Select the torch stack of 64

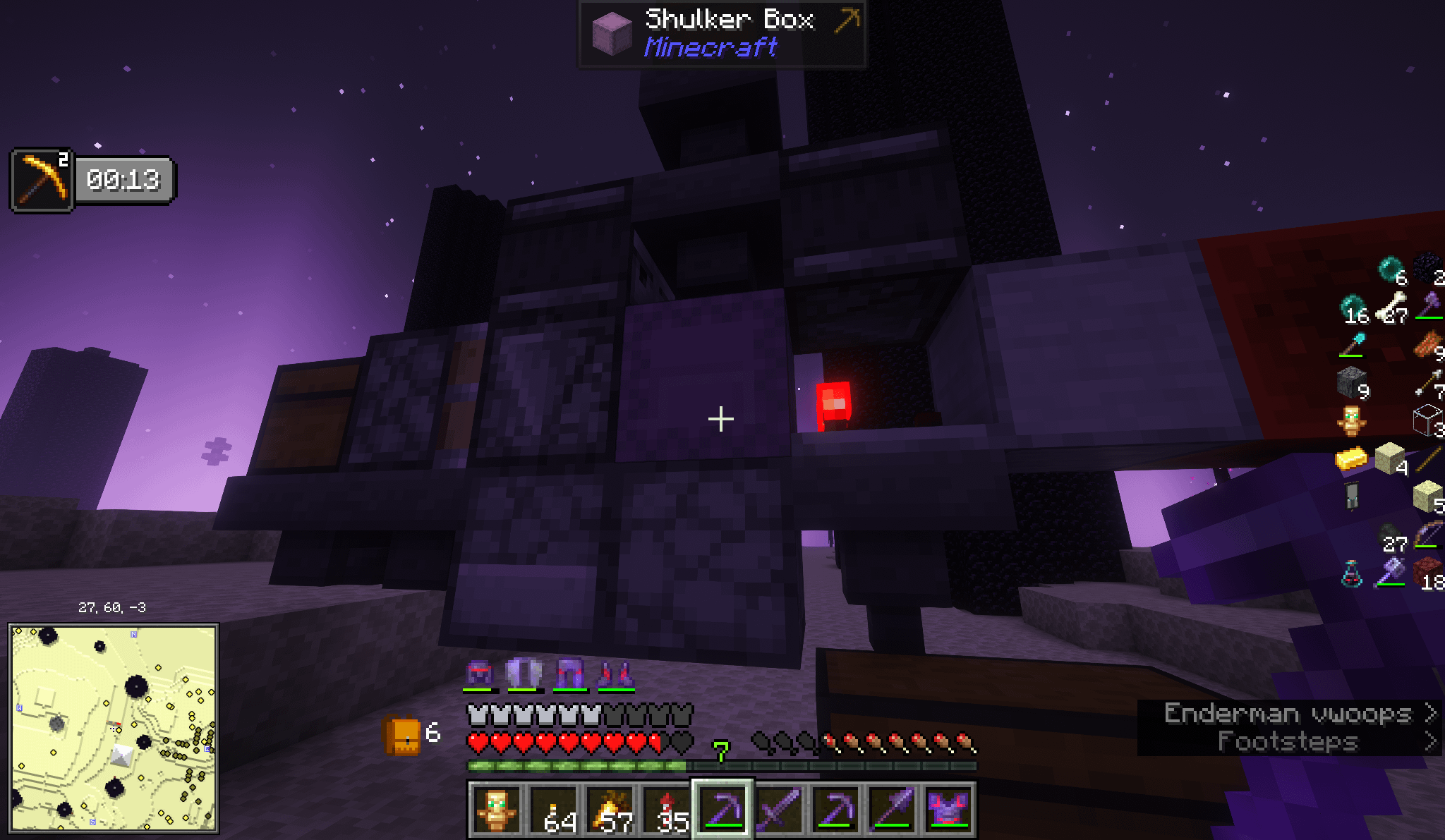coord(553,810)
